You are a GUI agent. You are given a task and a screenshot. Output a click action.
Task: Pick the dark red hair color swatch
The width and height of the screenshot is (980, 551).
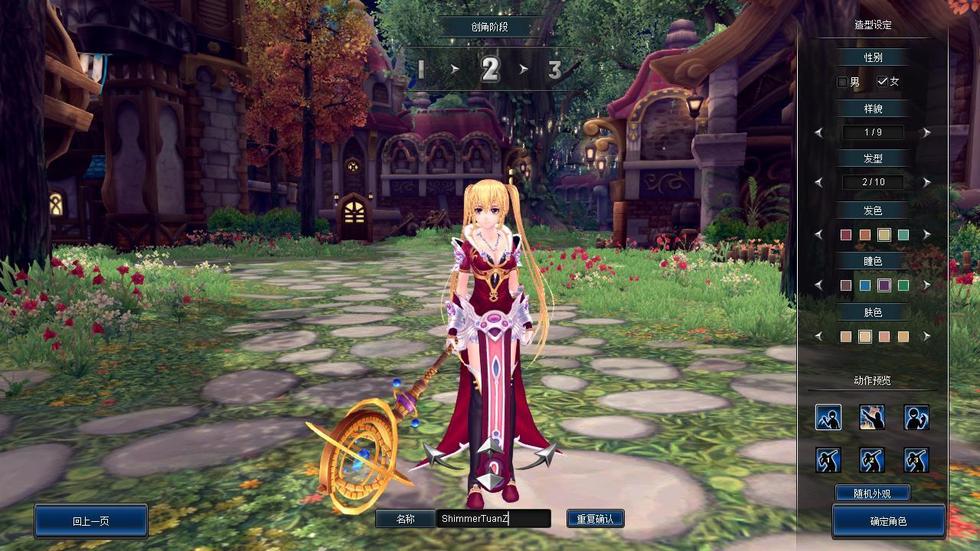846,235
